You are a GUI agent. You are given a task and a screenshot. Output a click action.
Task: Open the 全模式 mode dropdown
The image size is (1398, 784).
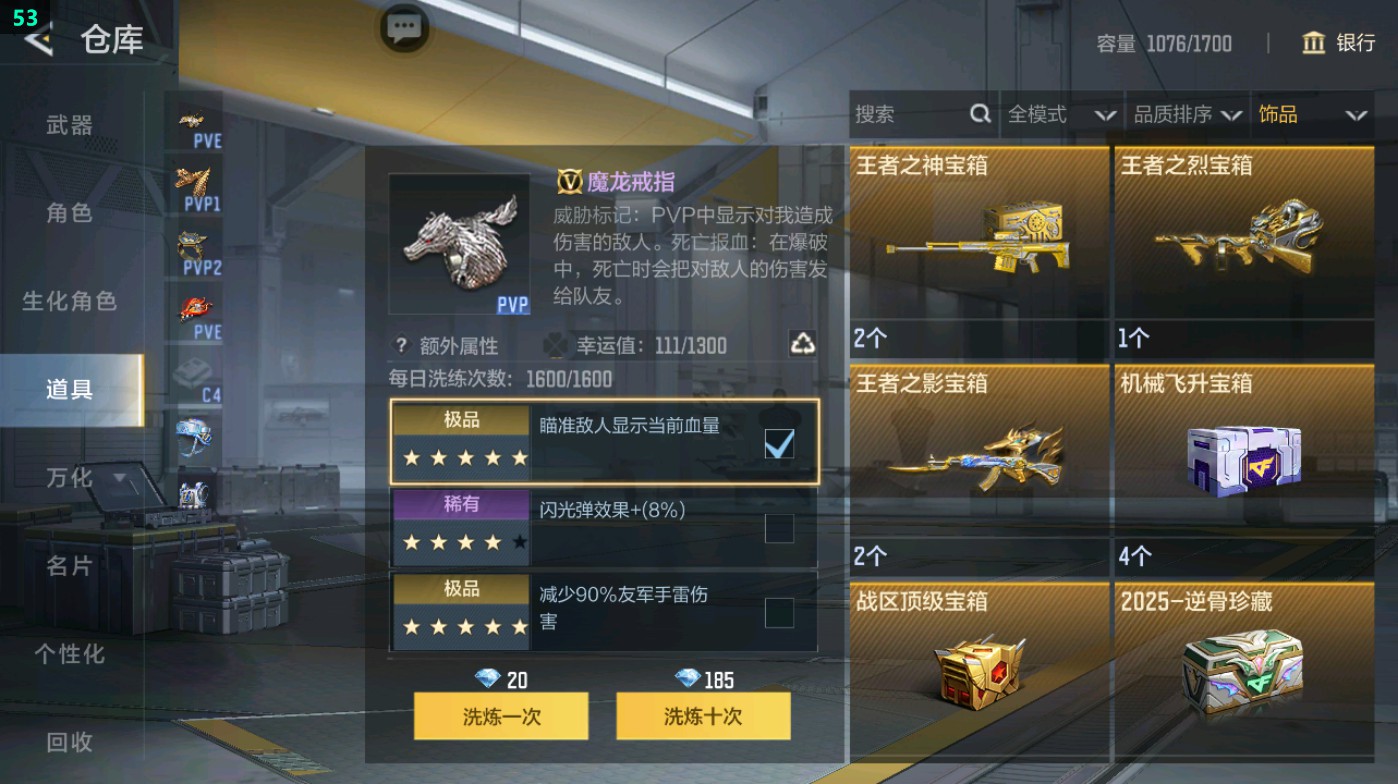tap(1058, 114)
